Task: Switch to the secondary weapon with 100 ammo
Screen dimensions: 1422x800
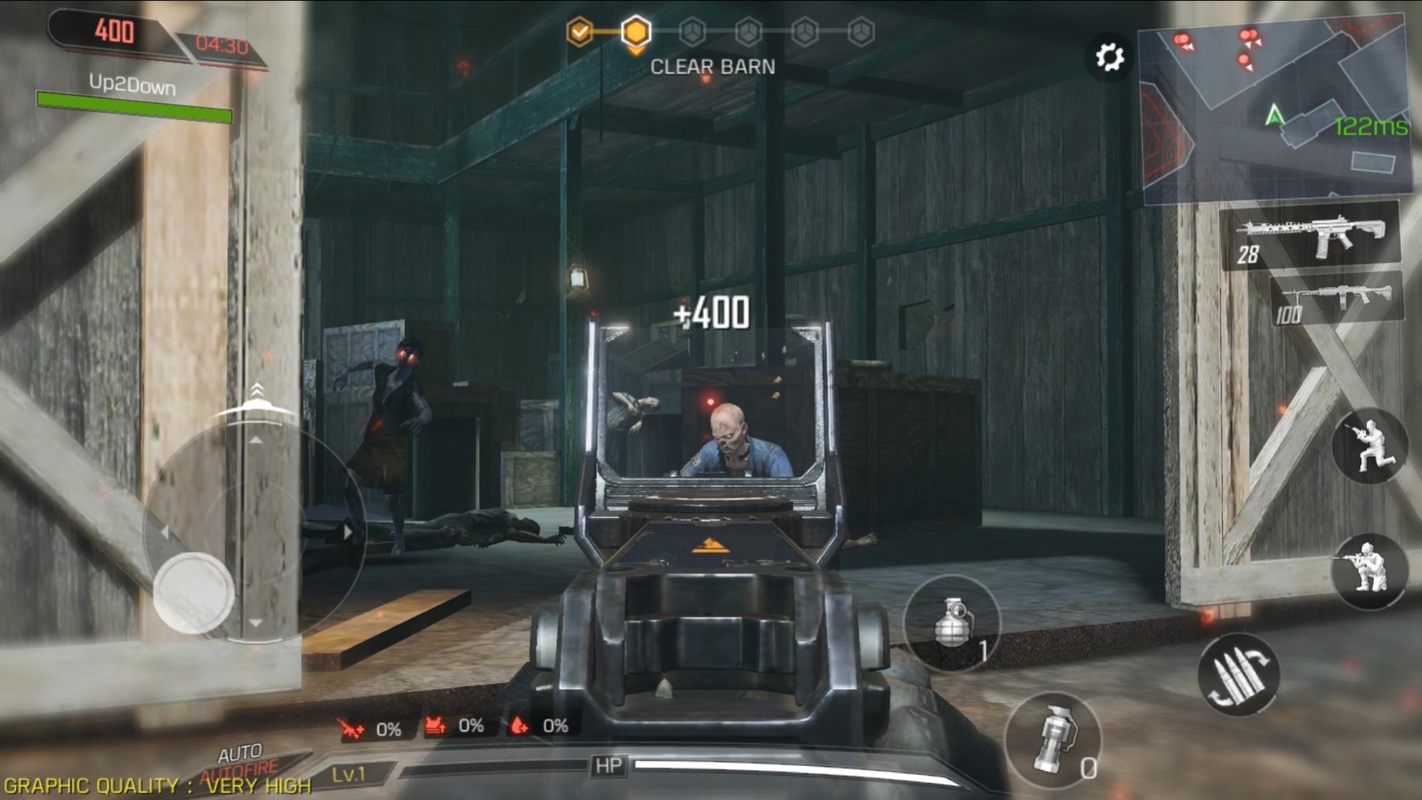Action: tap(1336, 299)
